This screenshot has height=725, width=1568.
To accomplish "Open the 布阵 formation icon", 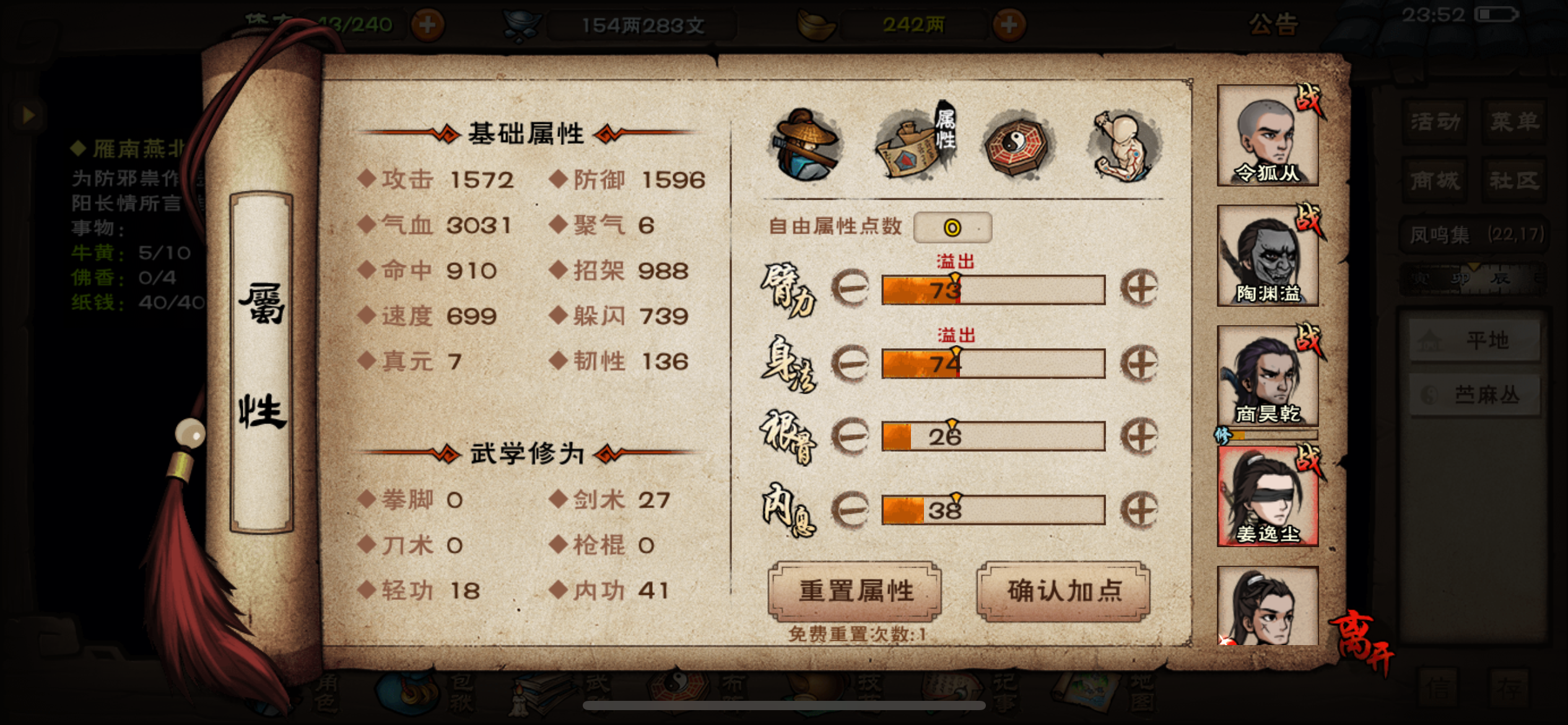I will click(x=679, y=688).
